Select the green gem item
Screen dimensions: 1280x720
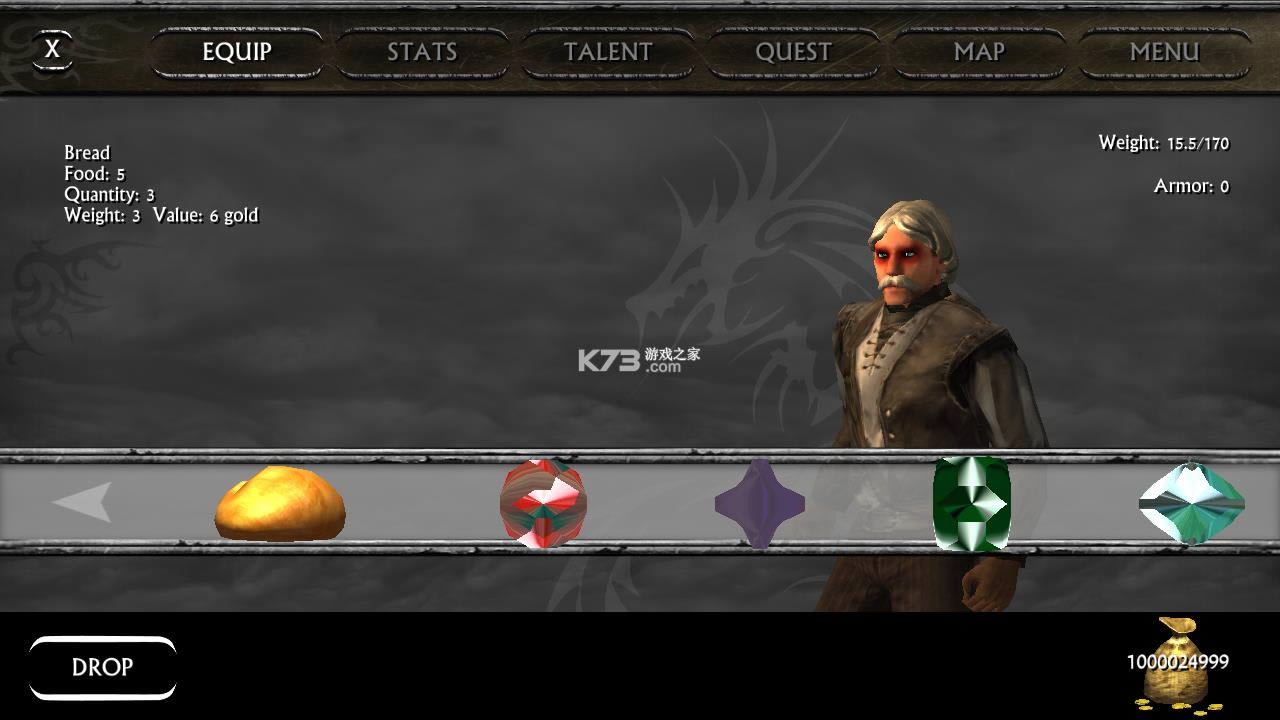click(x=970, y=505)
